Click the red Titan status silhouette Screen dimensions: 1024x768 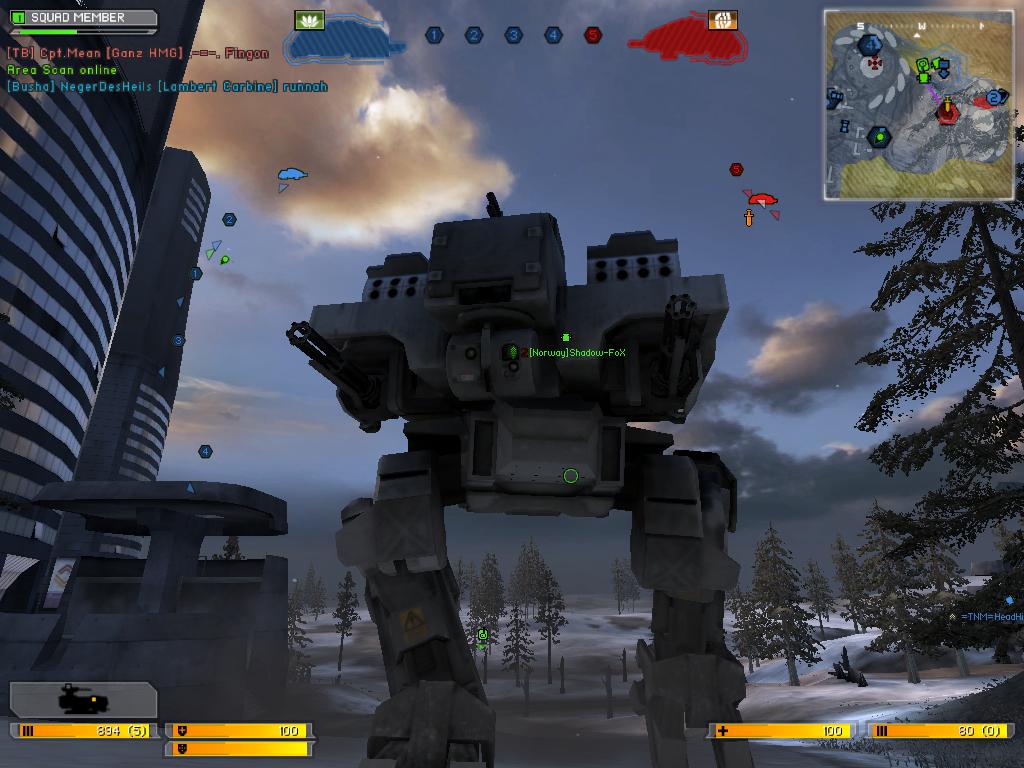688,42
